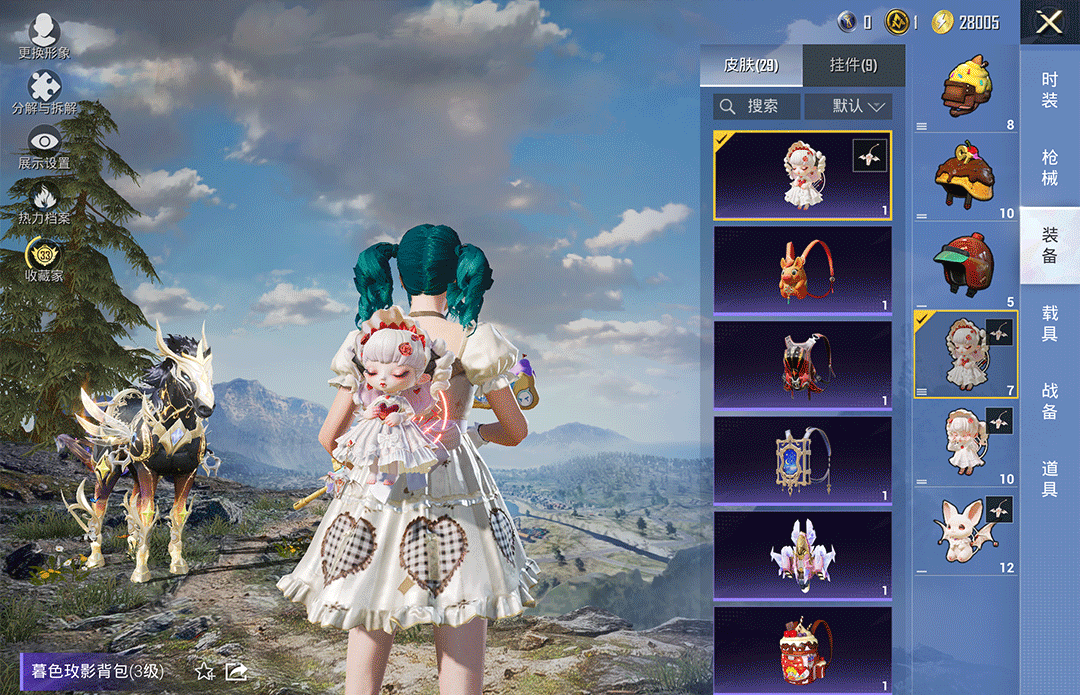Open 热力档案 profile
The image size is (1080, 695).
click(x=44, y=202)
